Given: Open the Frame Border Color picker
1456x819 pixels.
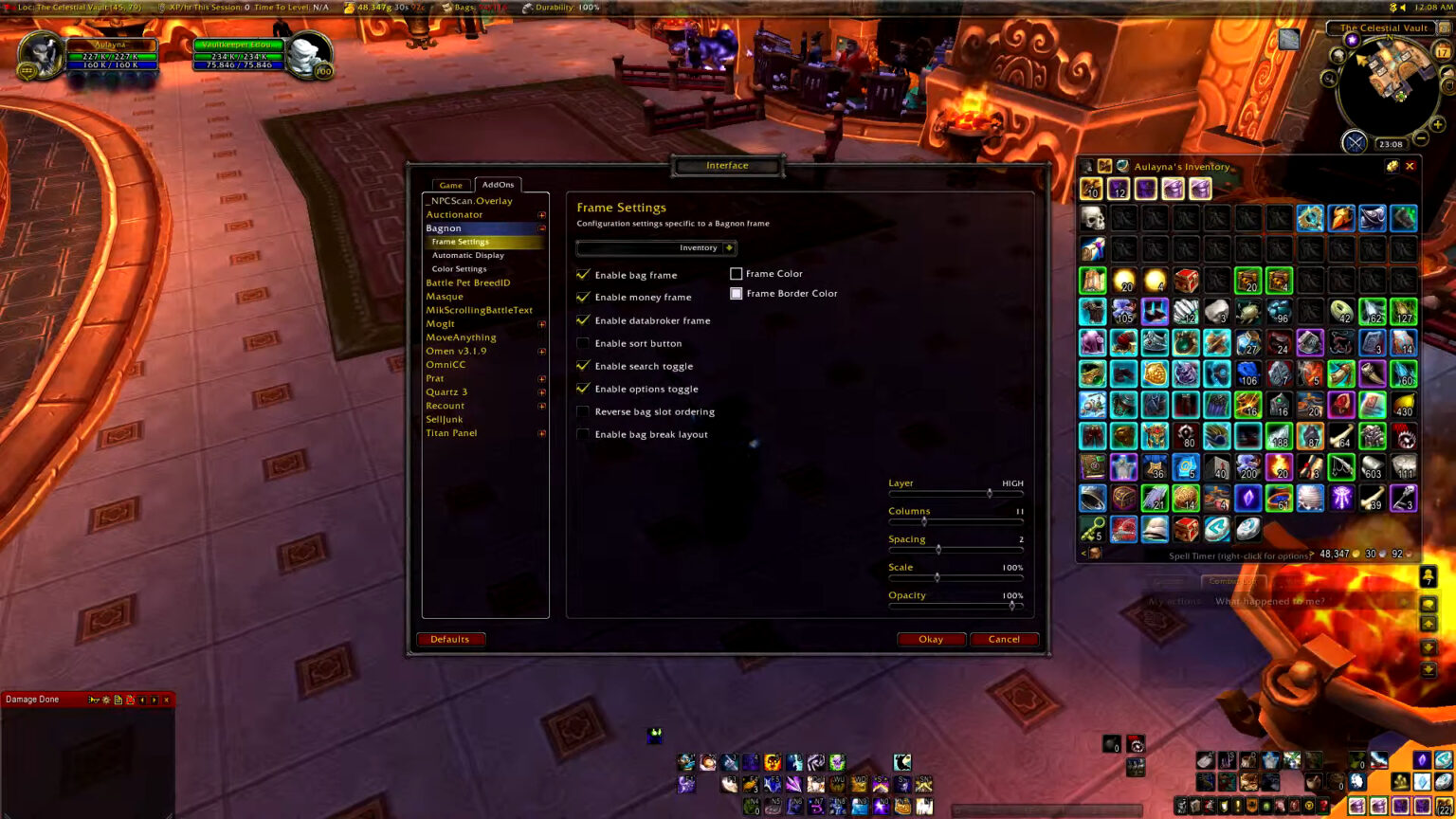Looking at the screenshot, I should pos(737,293).
